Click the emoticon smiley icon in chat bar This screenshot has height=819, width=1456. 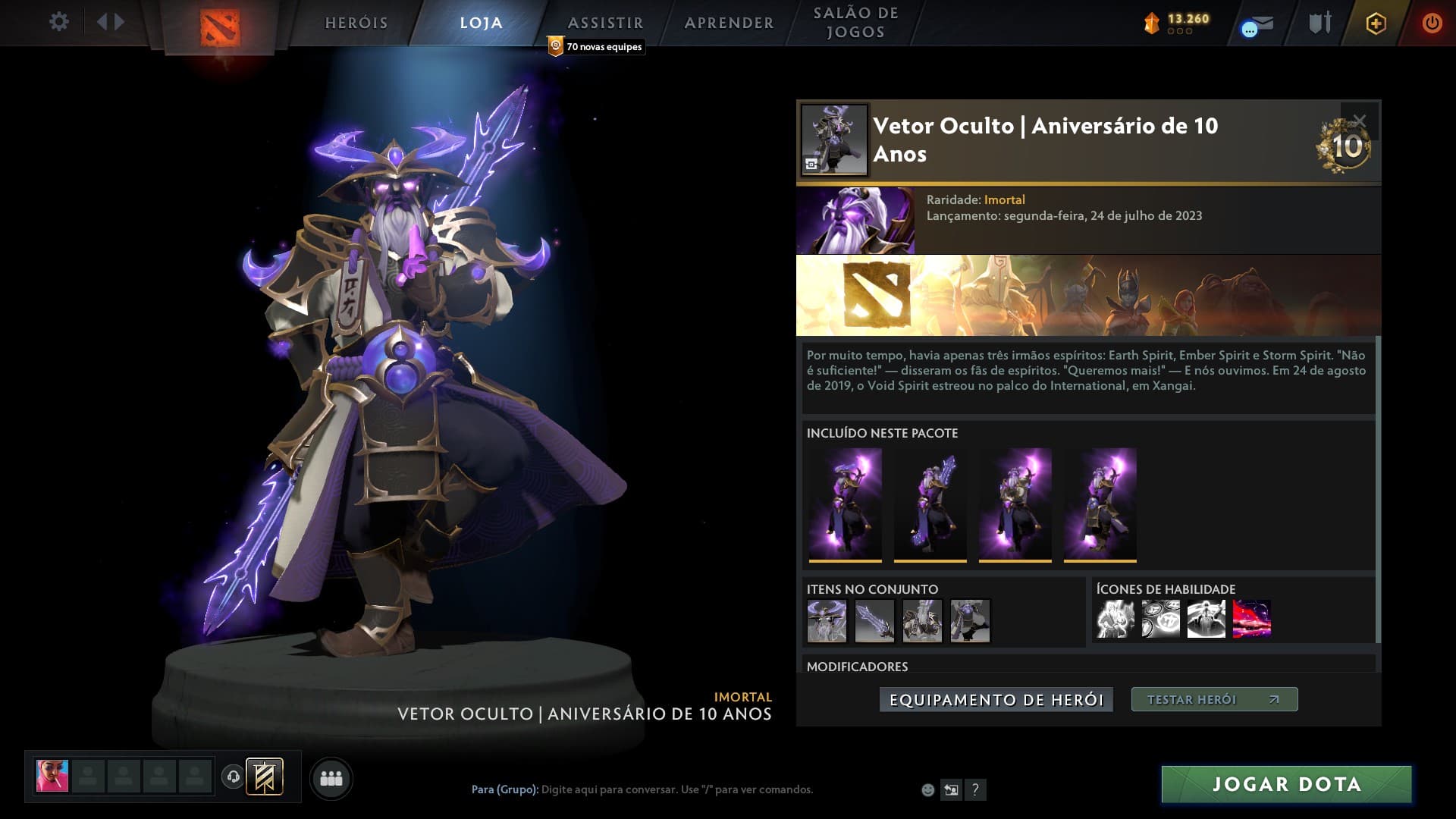point(927,789)
